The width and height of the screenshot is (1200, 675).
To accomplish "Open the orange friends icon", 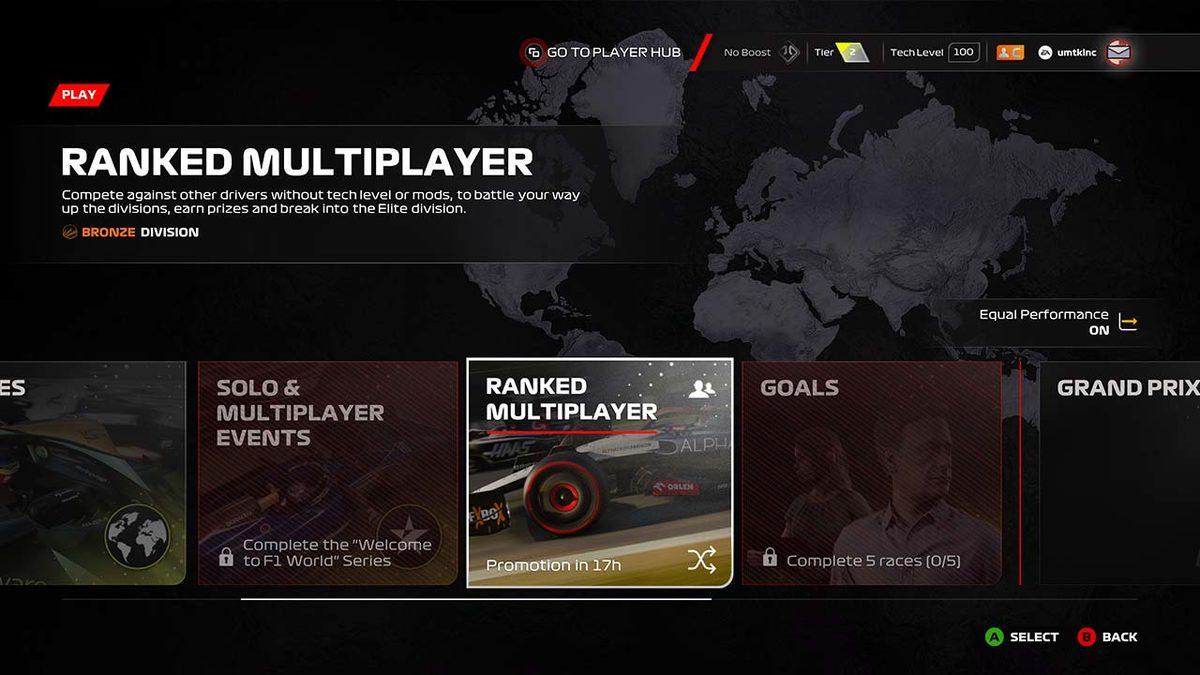I will 1010,52.
